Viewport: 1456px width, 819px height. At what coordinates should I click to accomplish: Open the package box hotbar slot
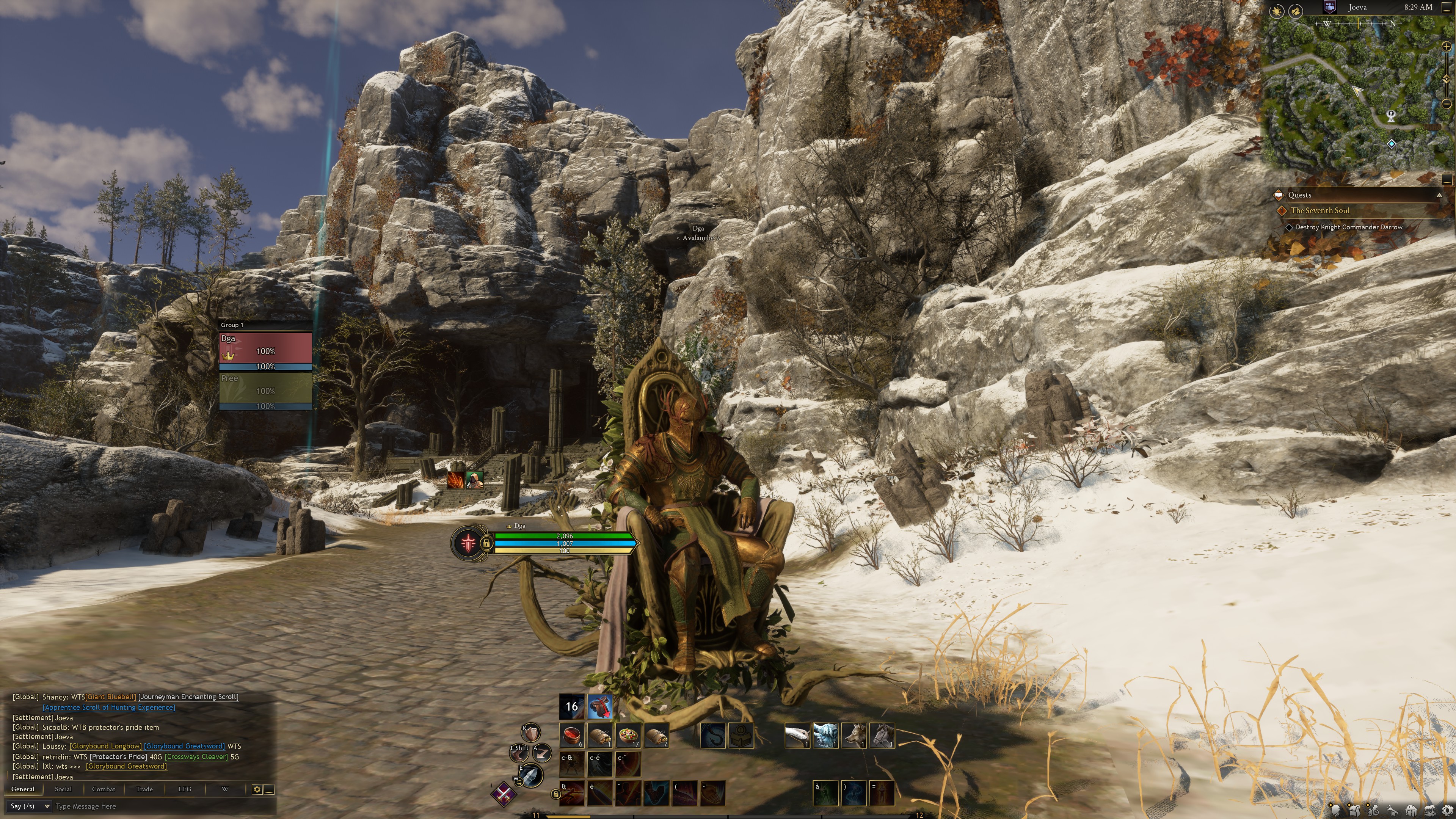(x=741, y=735)
